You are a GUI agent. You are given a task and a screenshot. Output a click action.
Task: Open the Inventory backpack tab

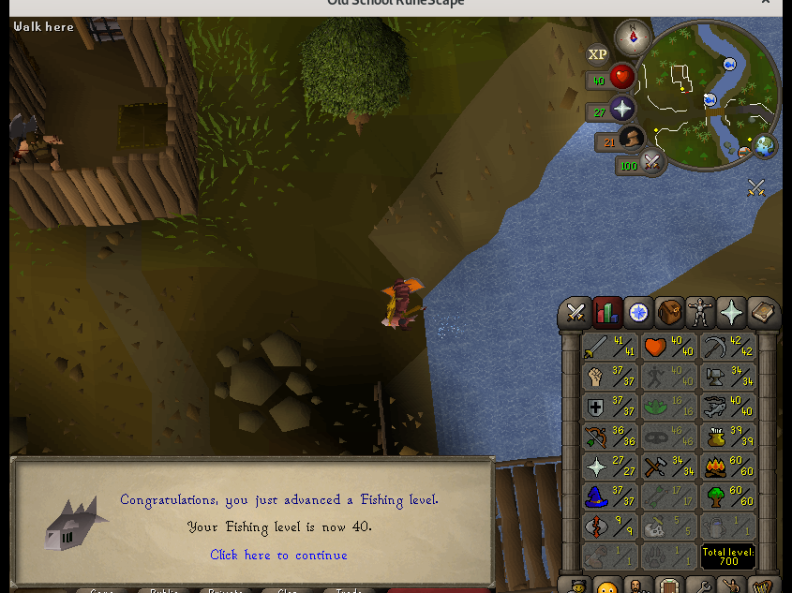click(669, 313)
